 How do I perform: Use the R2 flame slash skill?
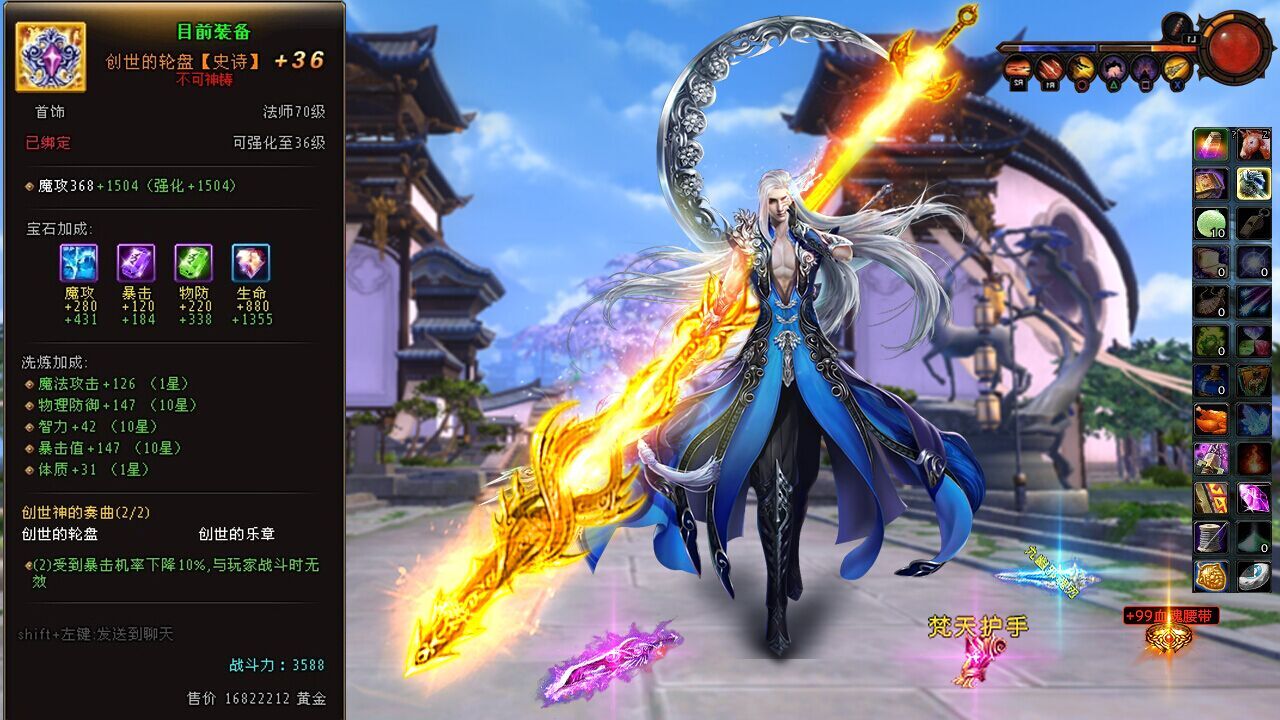point(1018,67)
